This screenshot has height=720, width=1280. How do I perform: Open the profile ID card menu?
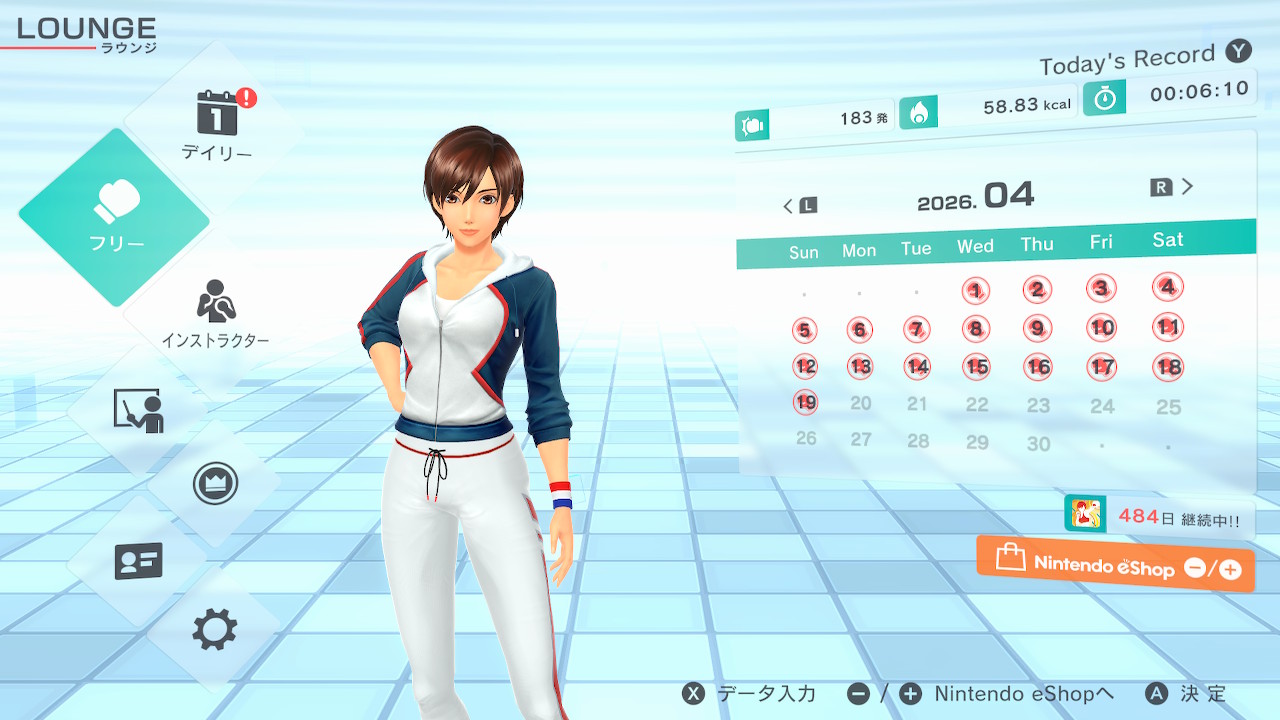(x=138, y=561)
